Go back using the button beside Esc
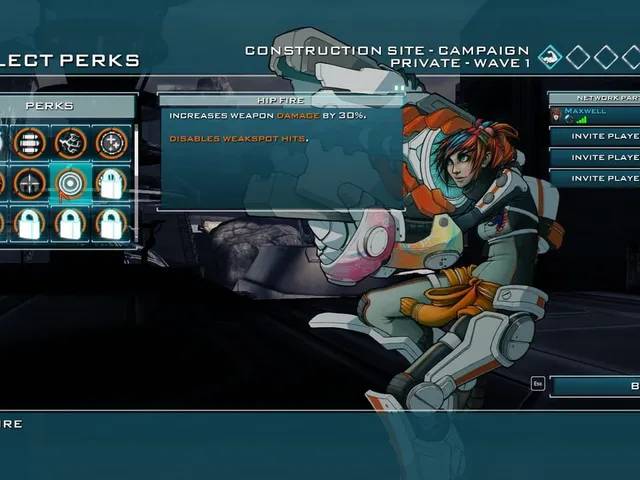This screenshot has width=640, height=480. (595, 386)
